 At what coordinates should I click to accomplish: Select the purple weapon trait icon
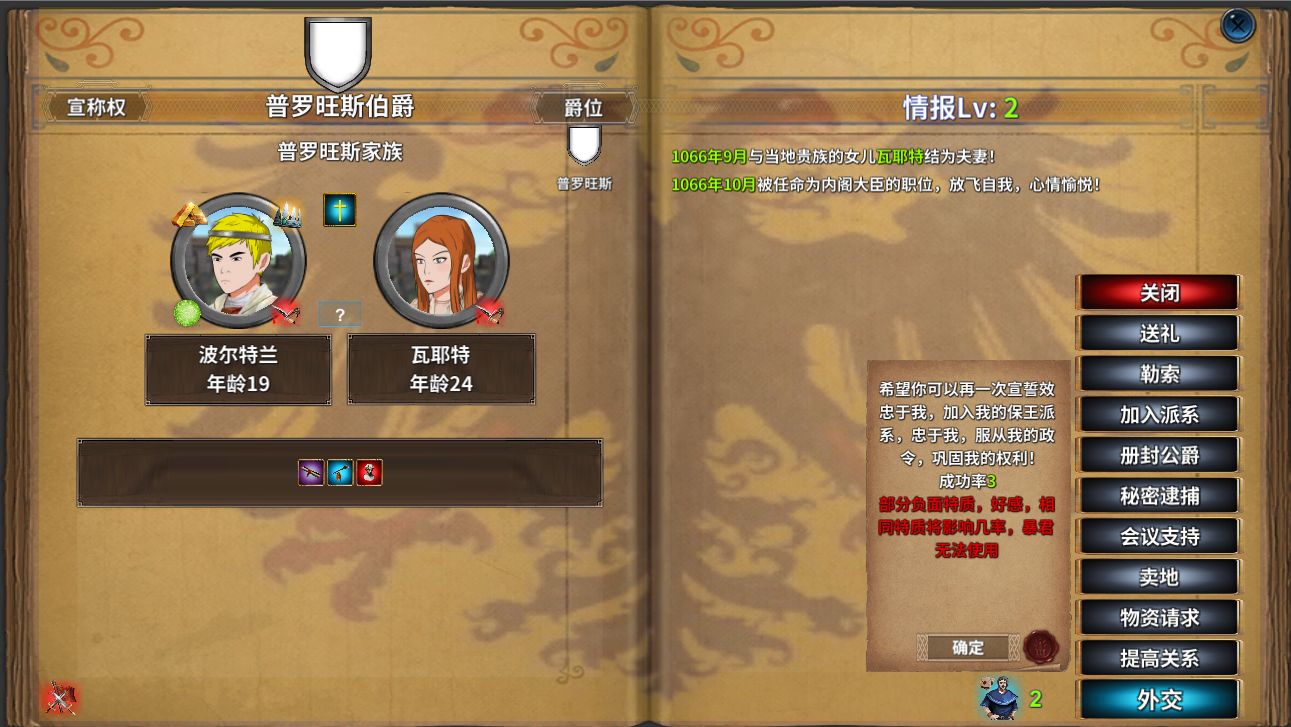[311, 472]
